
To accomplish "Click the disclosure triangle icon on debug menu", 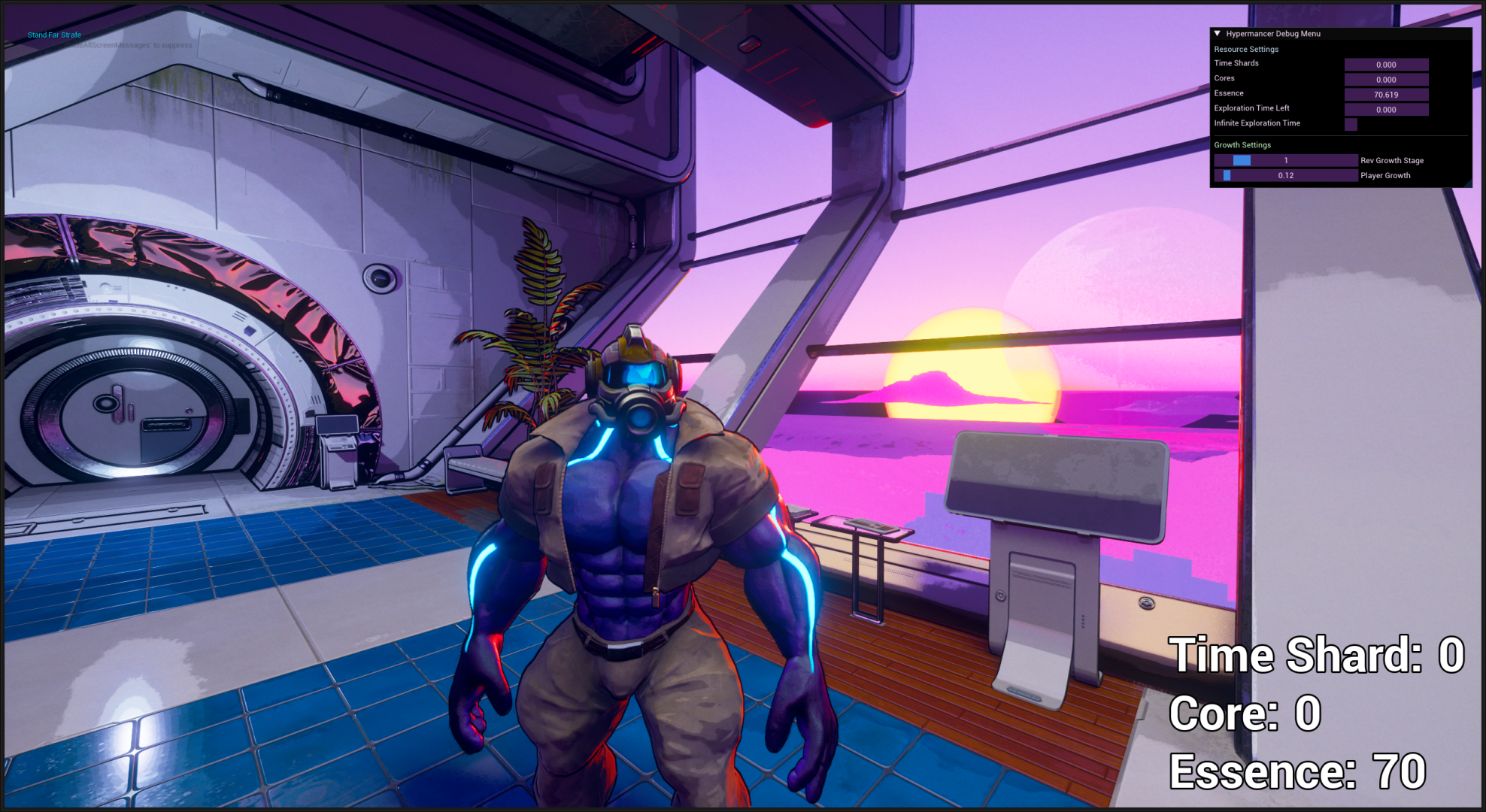I will (x=1217, y=33).
